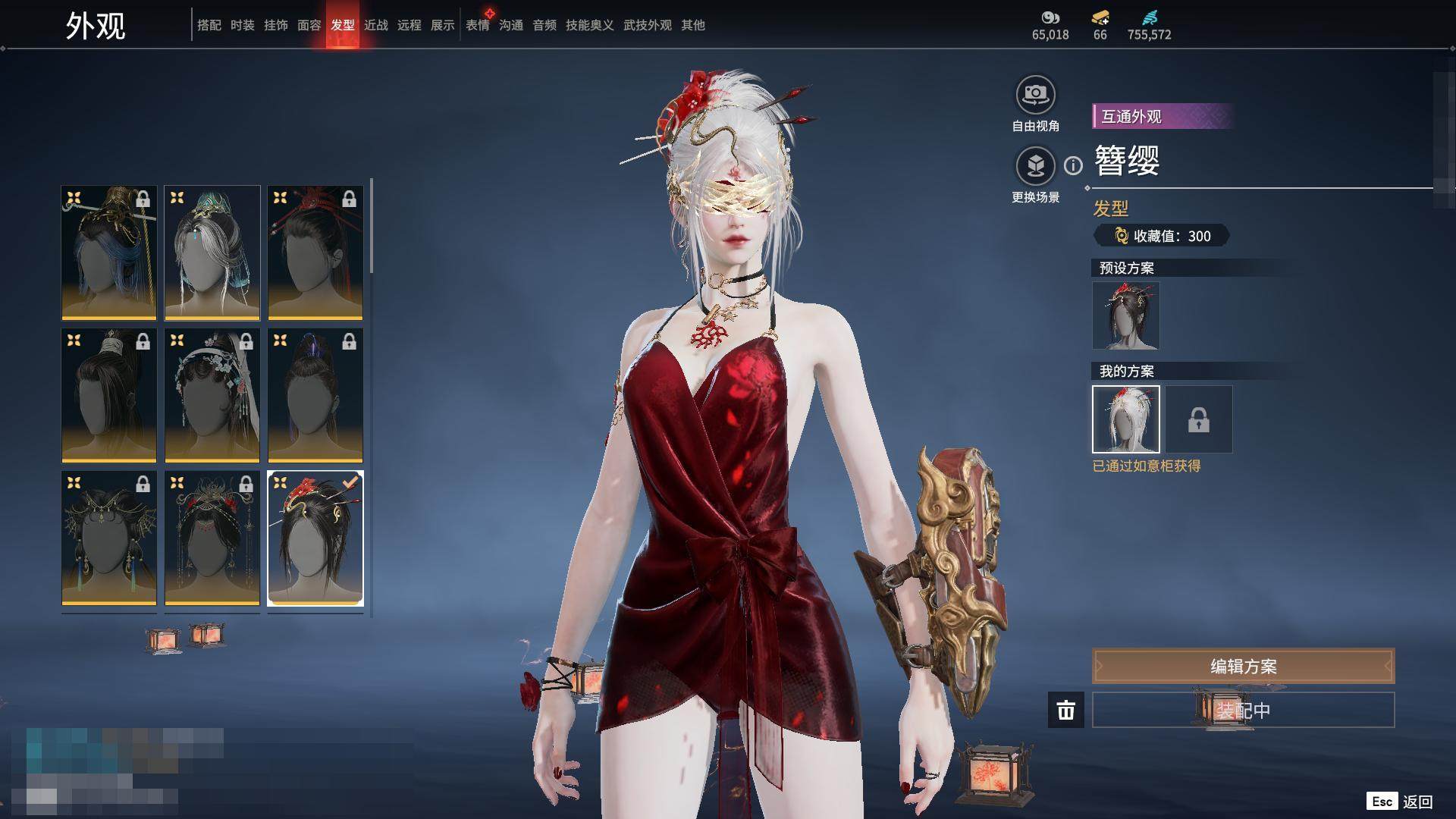Click the trash can delete icon
Screen dimensions: 1456x819
[x=1065, y=711]
